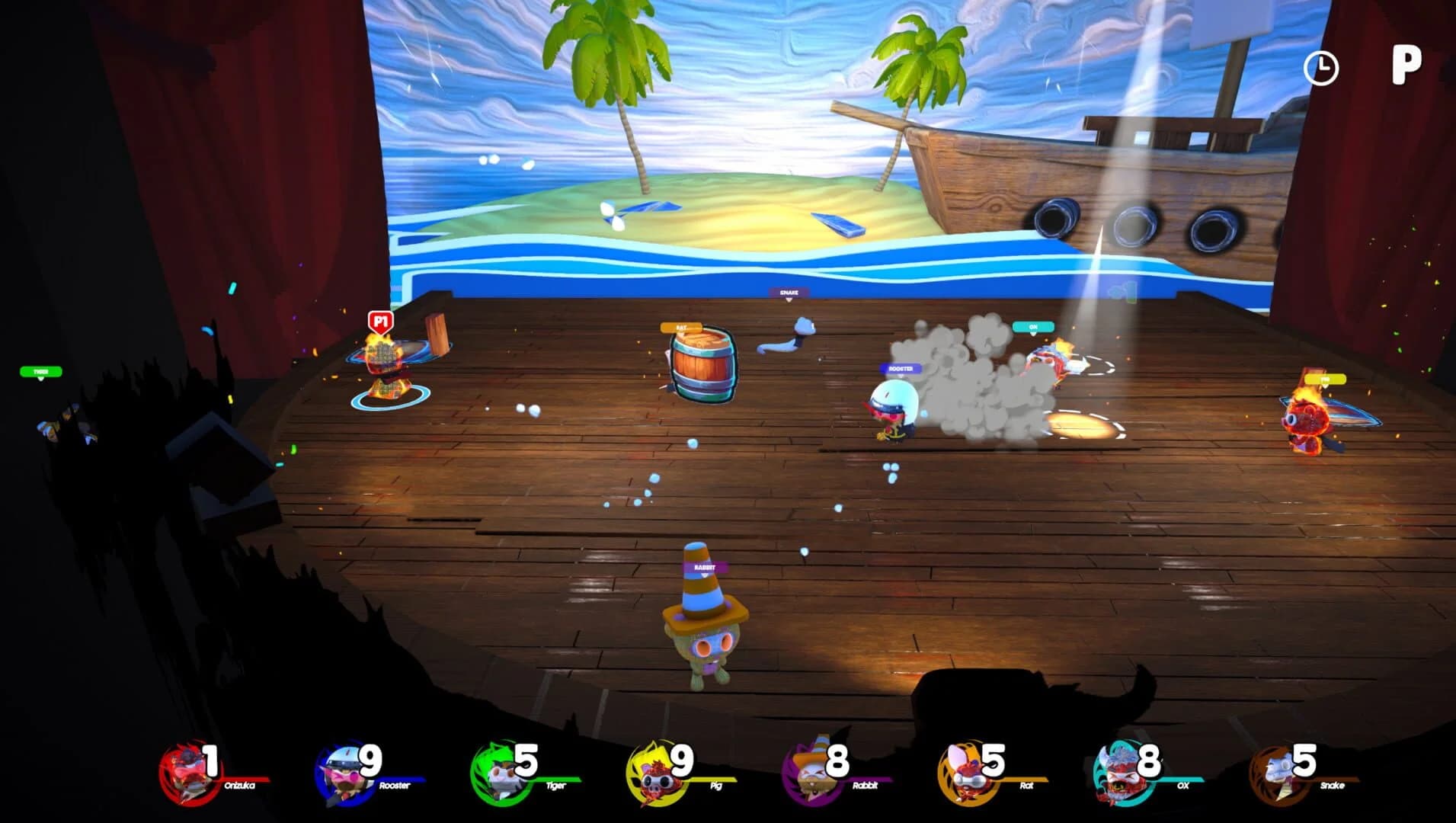Image resolution: width=1456 pixels, height=823 pixels.
Task: Select the Snake nameplate above the stage
Action: tap(789, 290)
